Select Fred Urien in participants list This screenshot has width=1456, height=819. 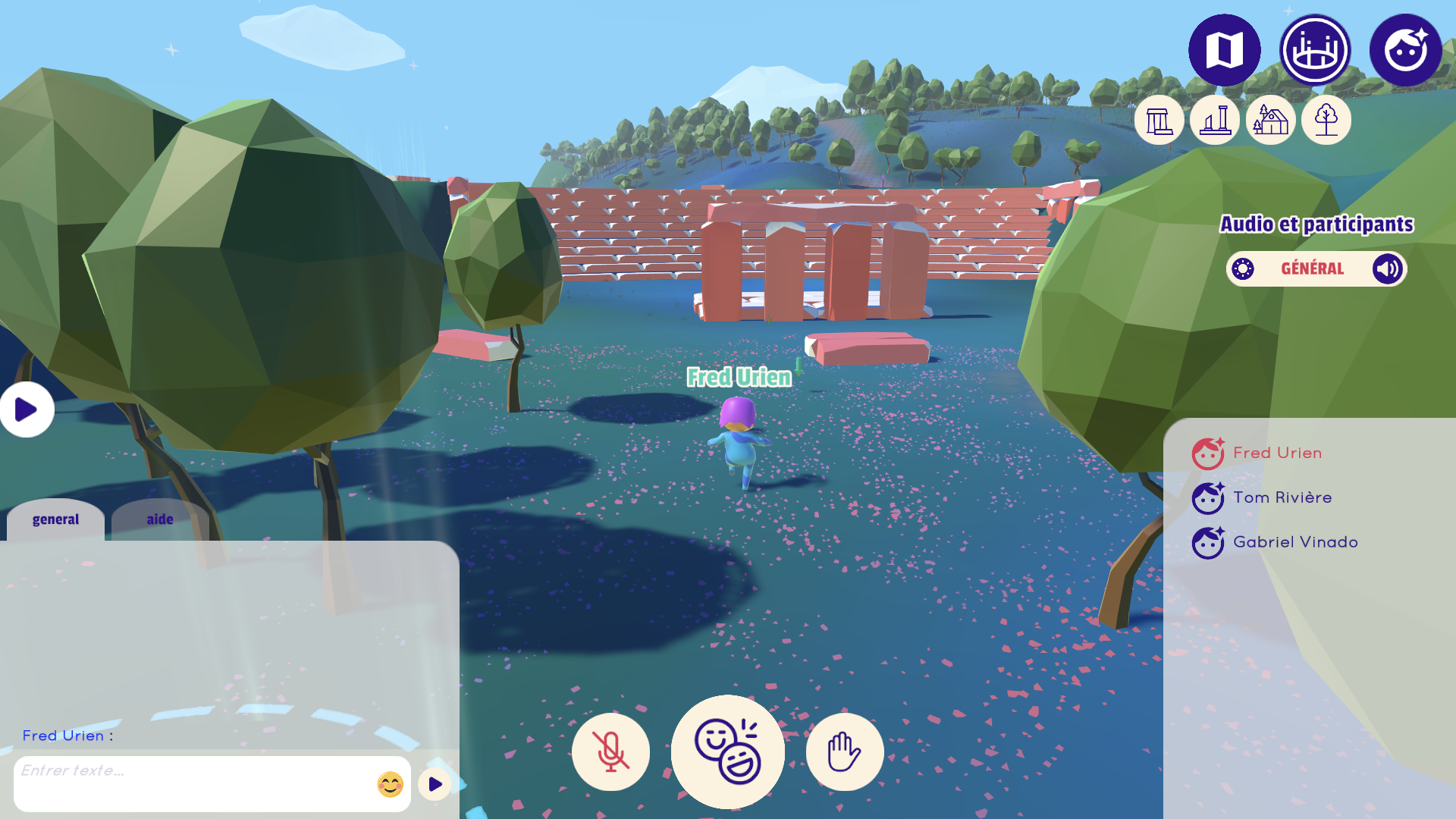click(1277, 453)
